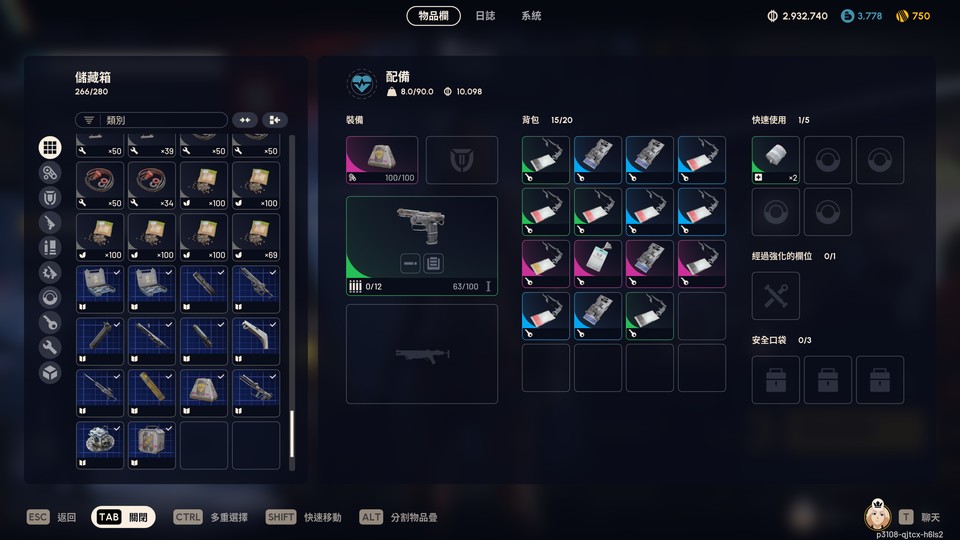Switch to the 物品欄 inventory tab
Screen dimensions: 960x540
433,16
